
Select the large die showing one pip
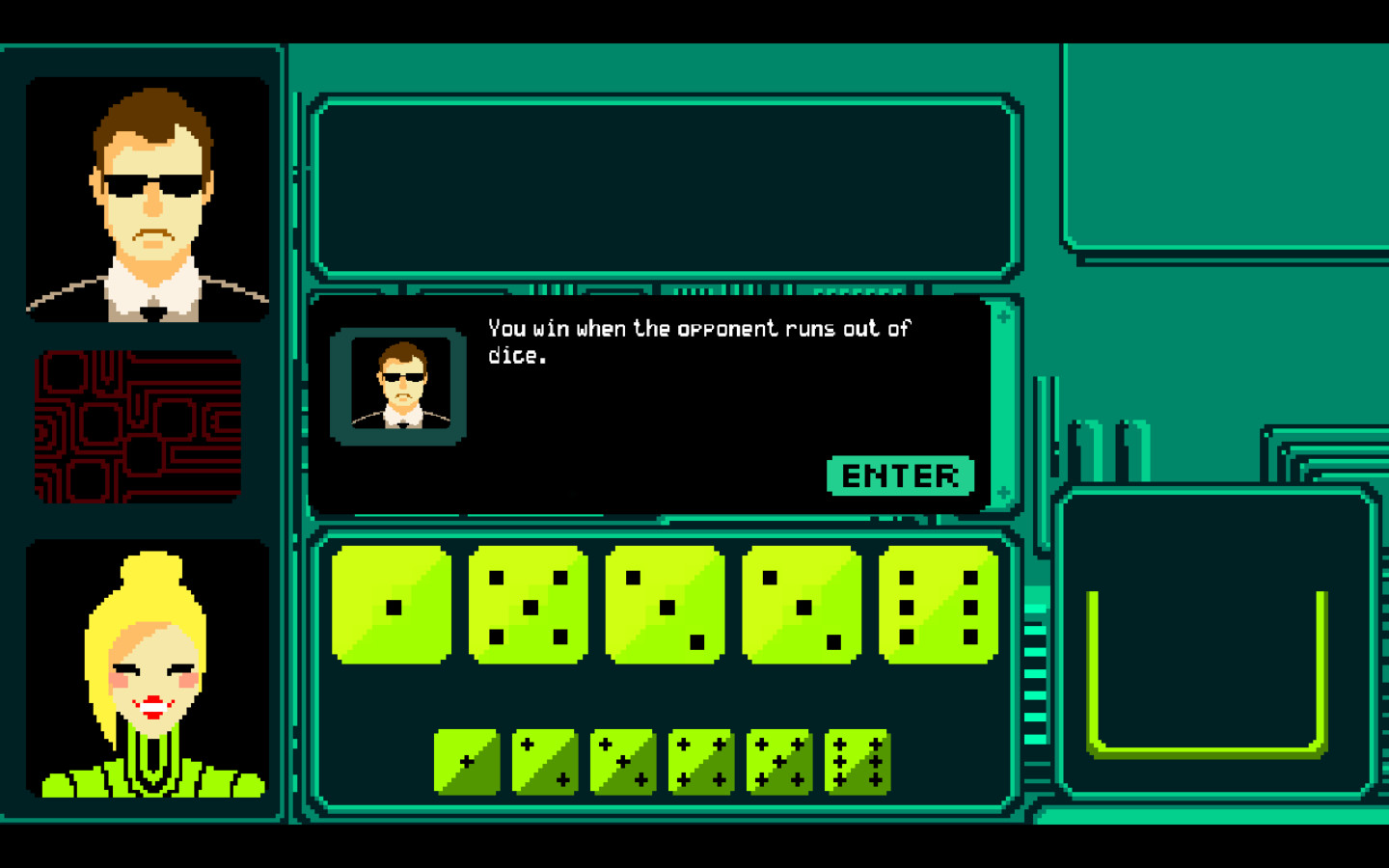point(391,606)
